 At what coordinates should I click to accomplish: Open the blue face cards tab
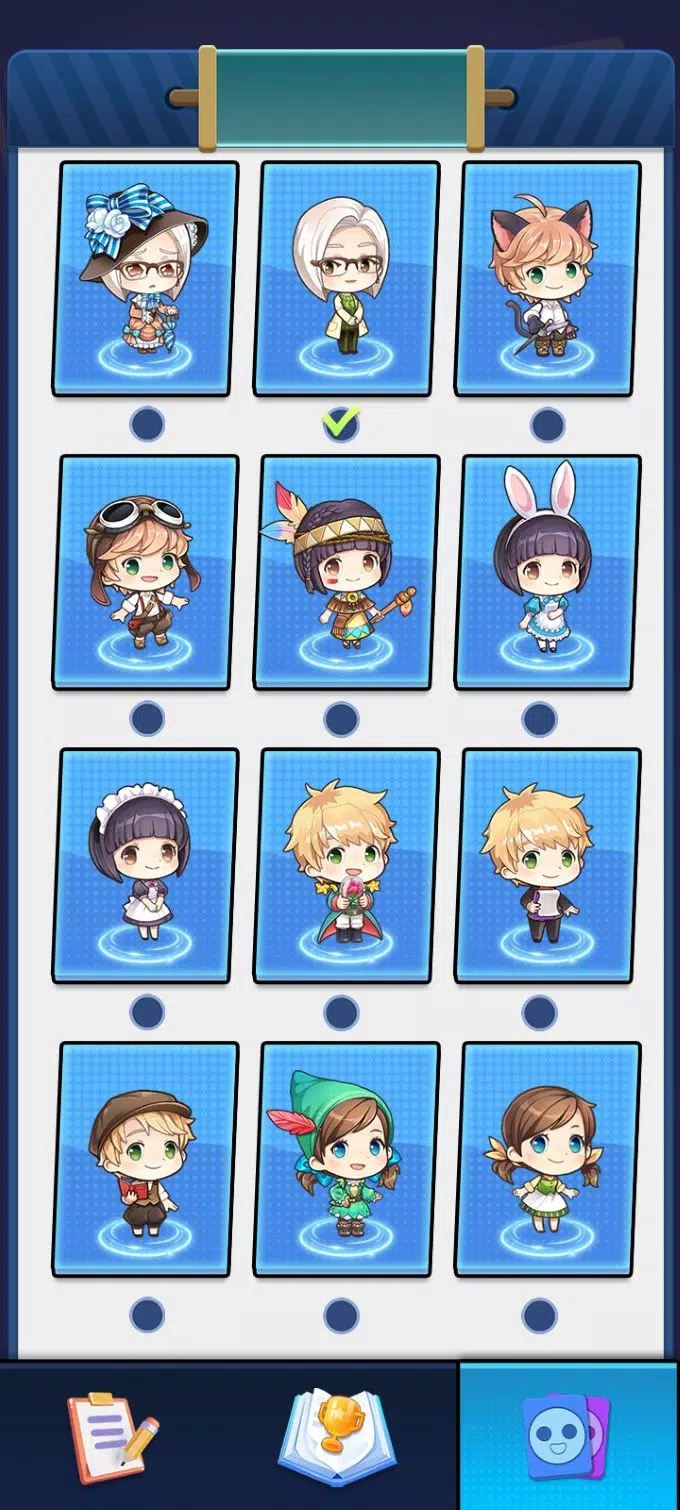click(567, 1436)
